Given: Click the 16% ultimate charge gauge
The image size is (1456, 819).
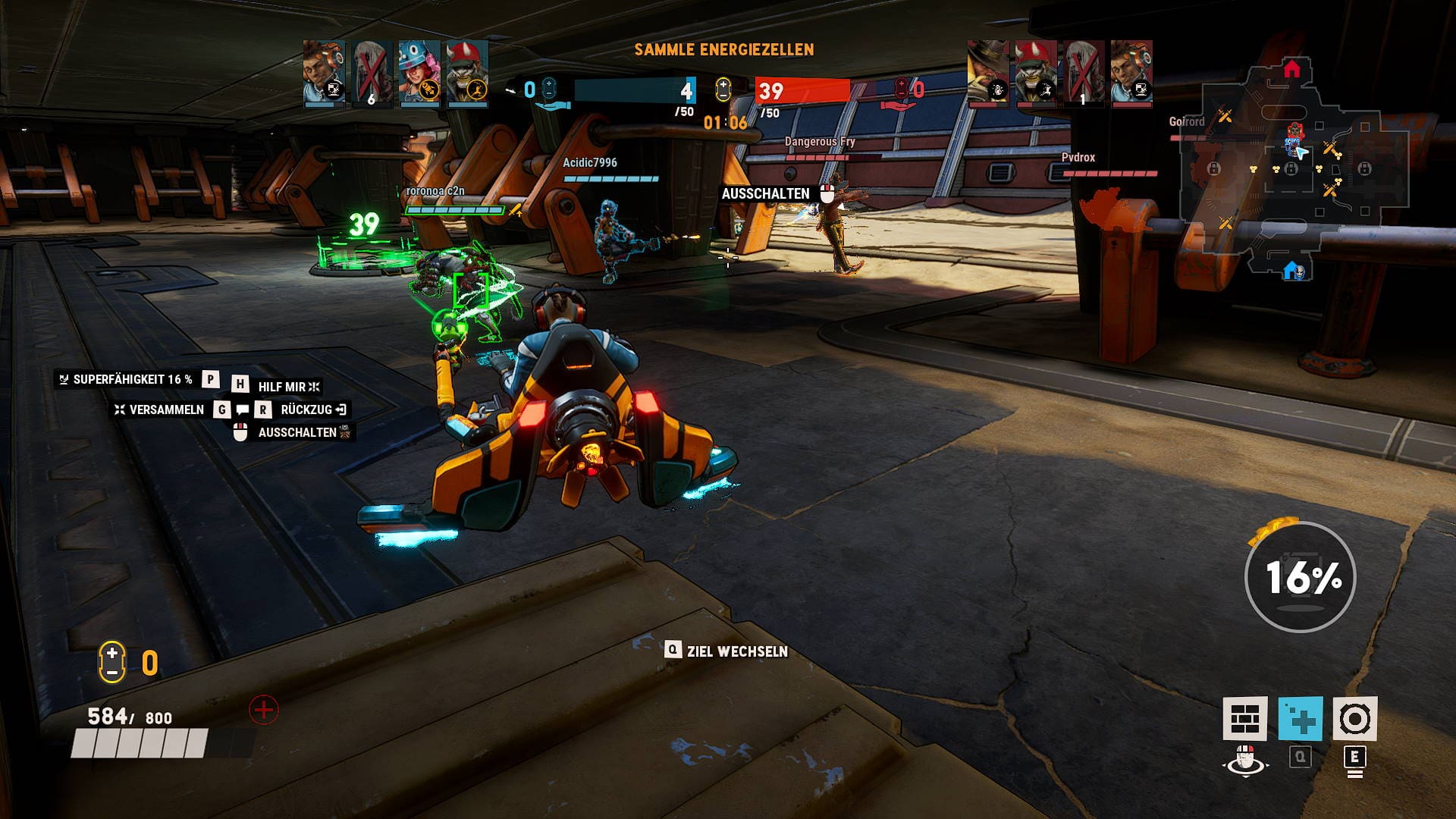Looking at the screenshot, I should tap(1301, 577).
